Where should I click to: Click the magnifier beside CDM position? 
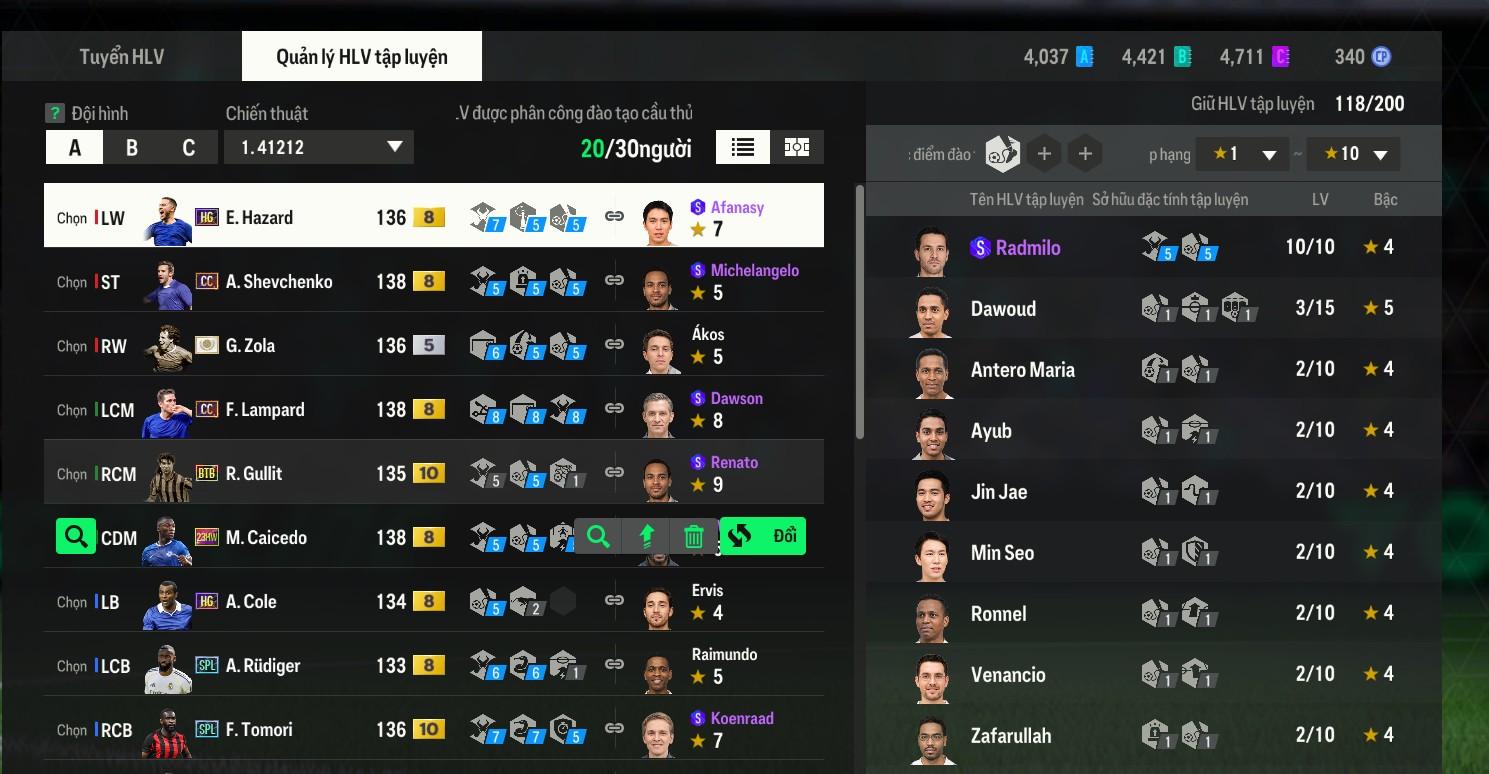75,537
